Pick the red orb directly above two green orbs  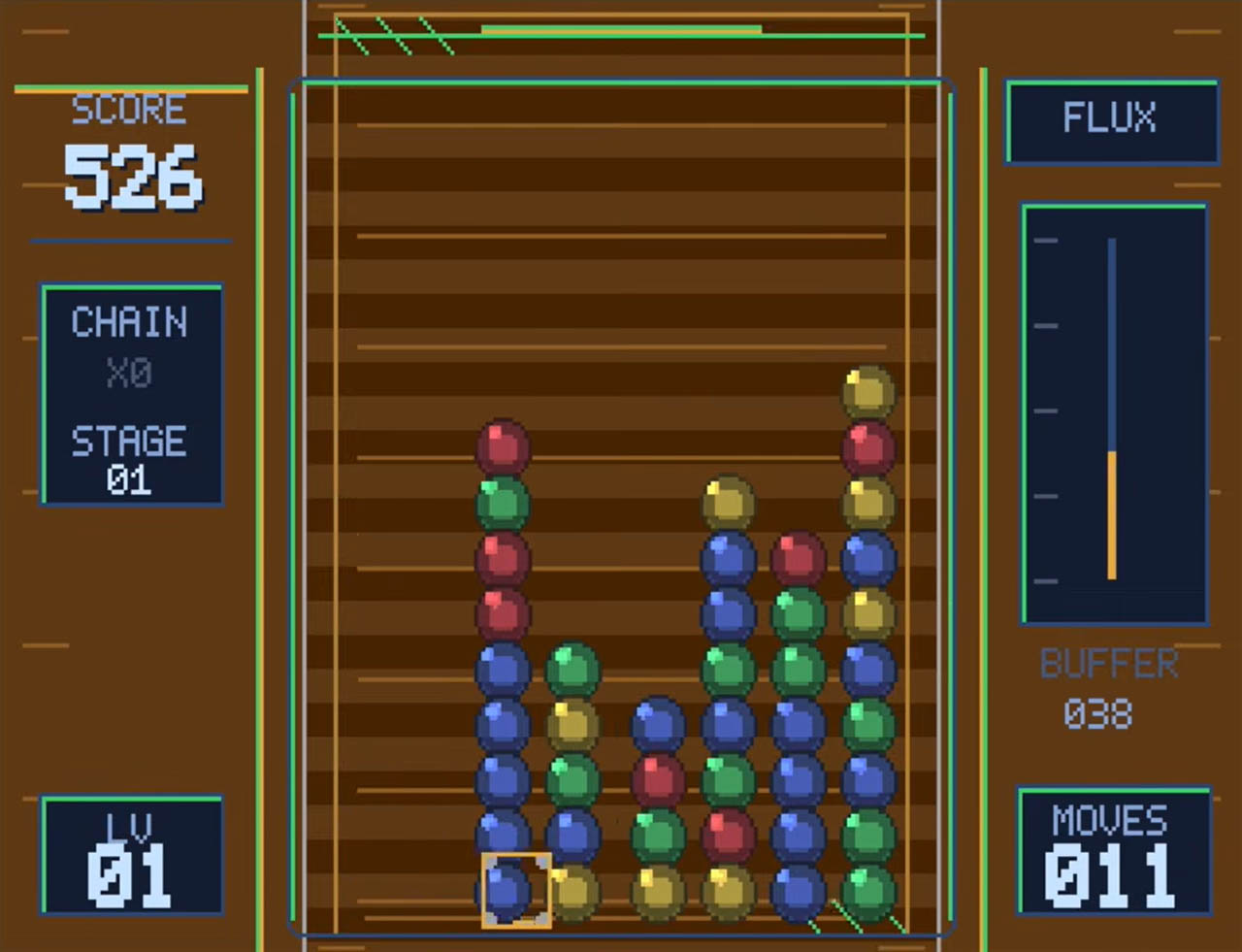point(798,558)
